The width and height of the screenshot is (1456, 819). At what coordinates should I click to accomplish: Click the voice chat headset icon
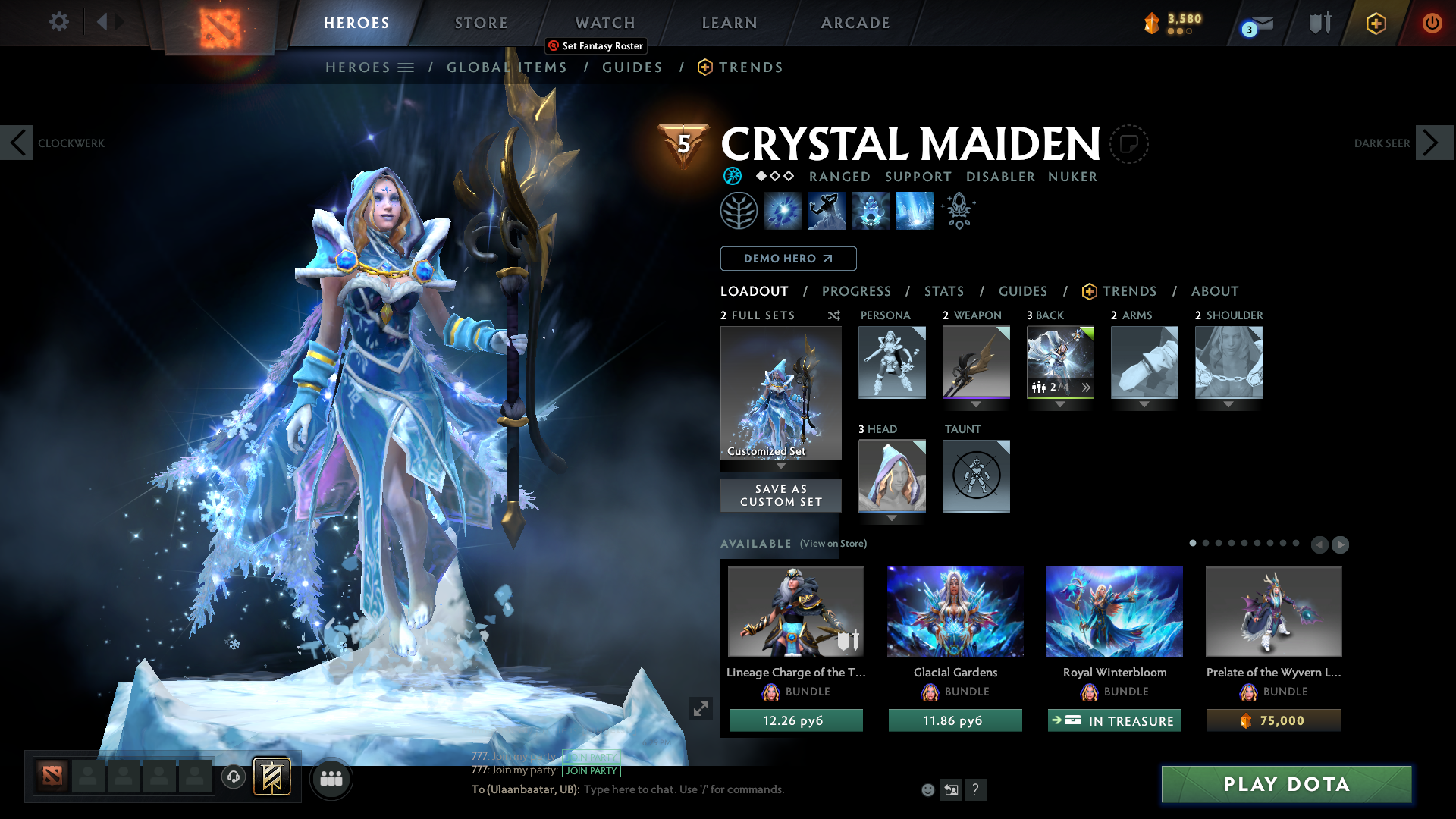point(233,777)
